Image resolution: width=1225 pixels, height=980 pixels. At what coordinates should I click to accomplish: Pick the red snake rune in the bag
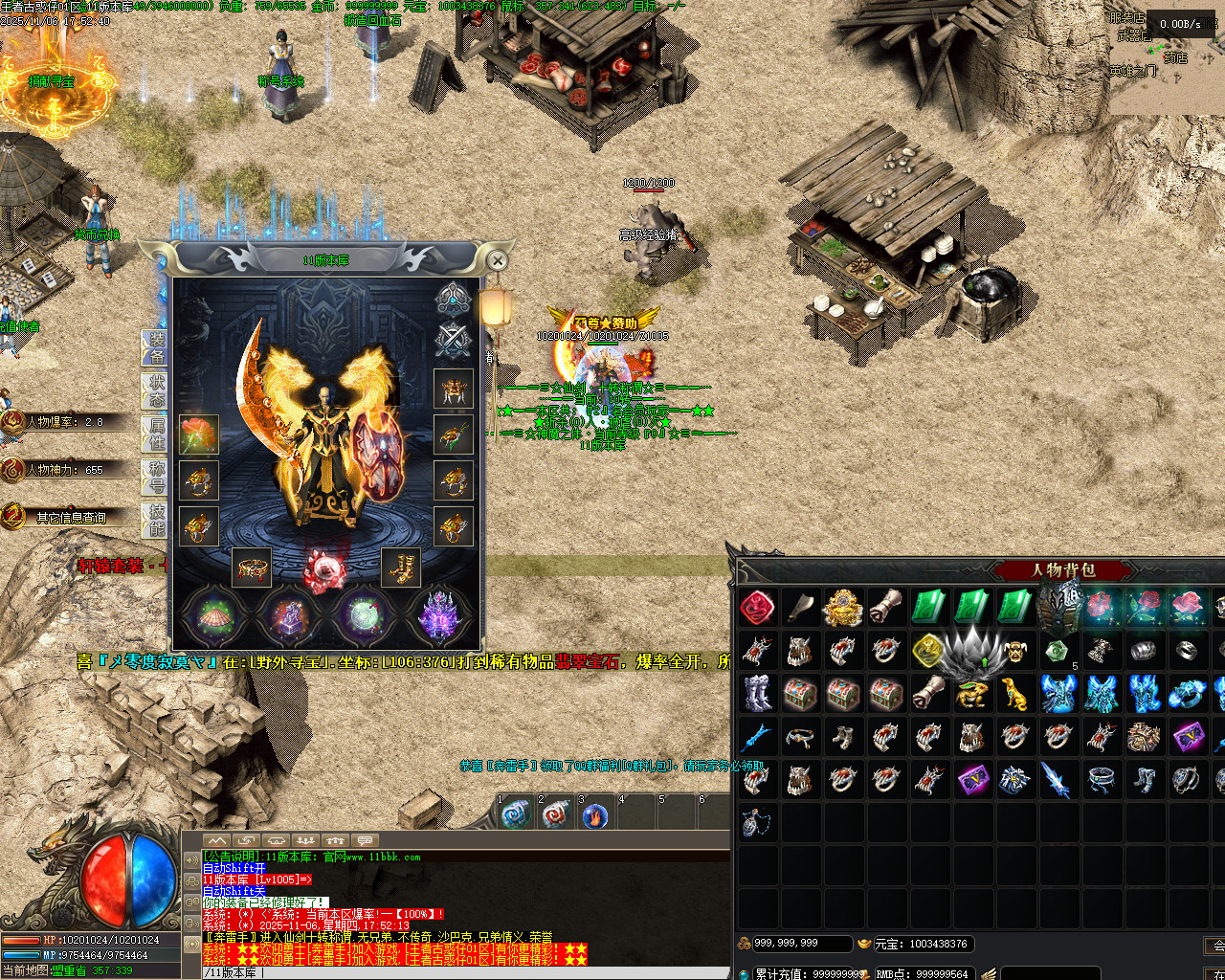(x=757, y=607)
